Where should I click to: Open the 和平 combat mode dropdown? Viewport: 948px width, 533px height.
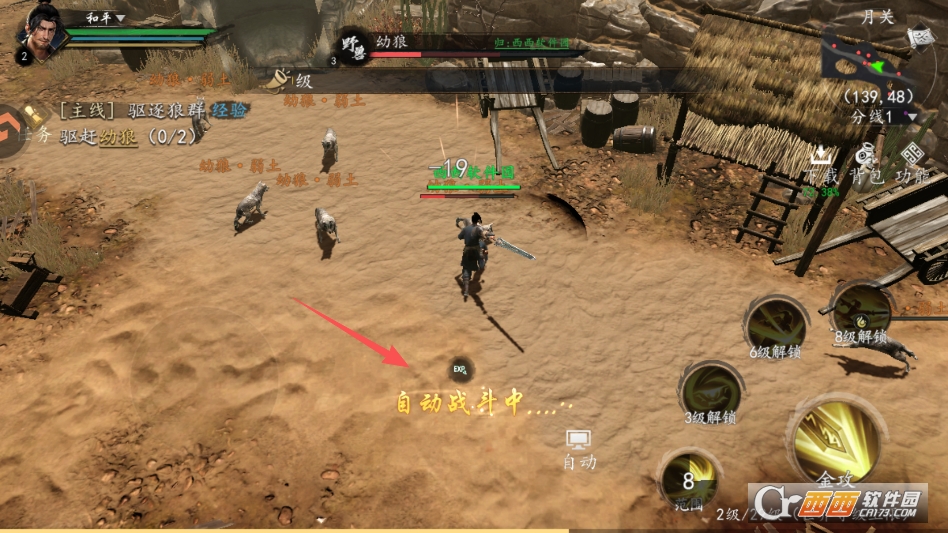coord(105,17)
